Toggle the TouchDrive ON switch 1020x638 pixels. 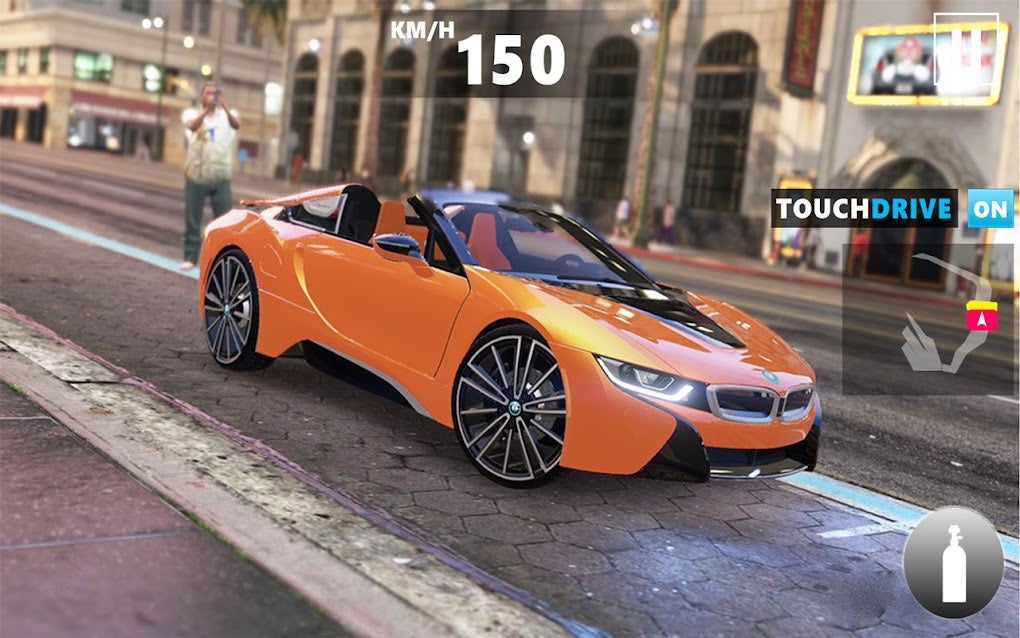pyautogui.click(x=990, y=209)
